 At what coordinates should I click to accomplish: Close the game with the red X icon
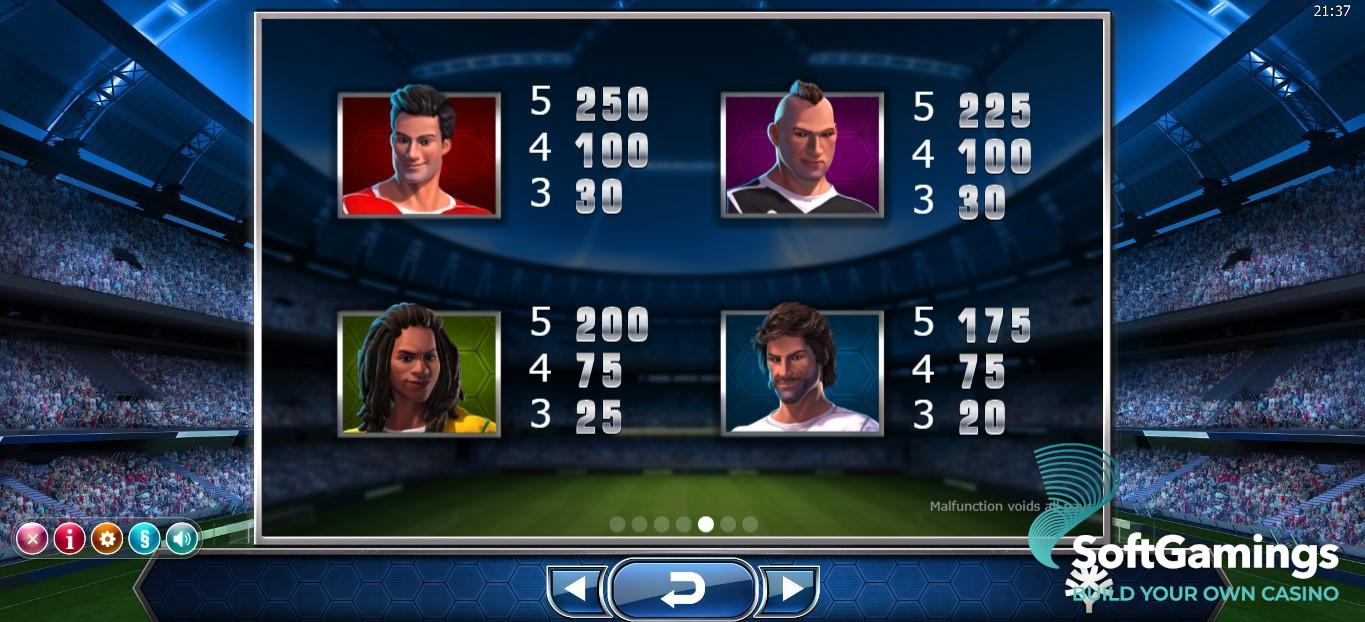click(32, 540)
